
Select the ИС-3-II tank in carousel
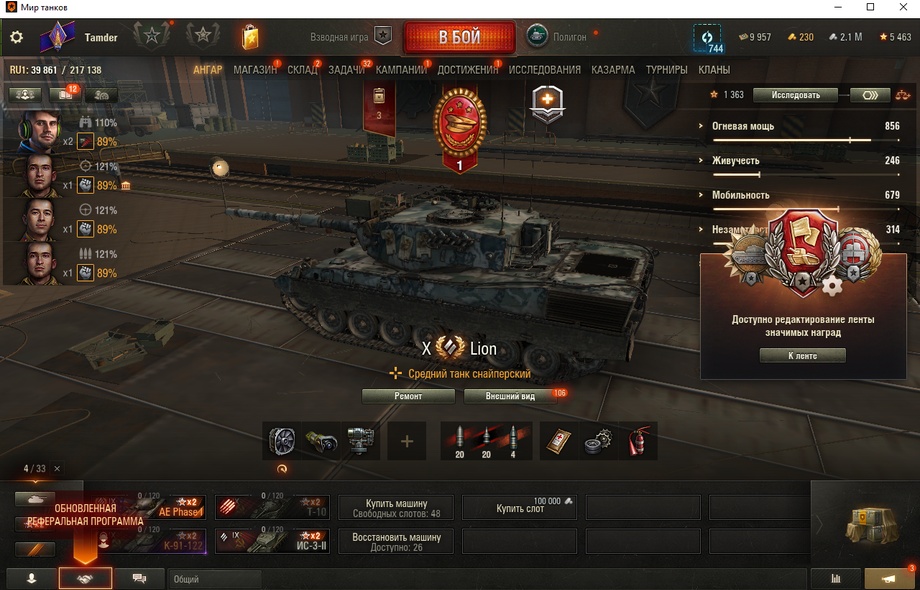[x=272, y=541]
